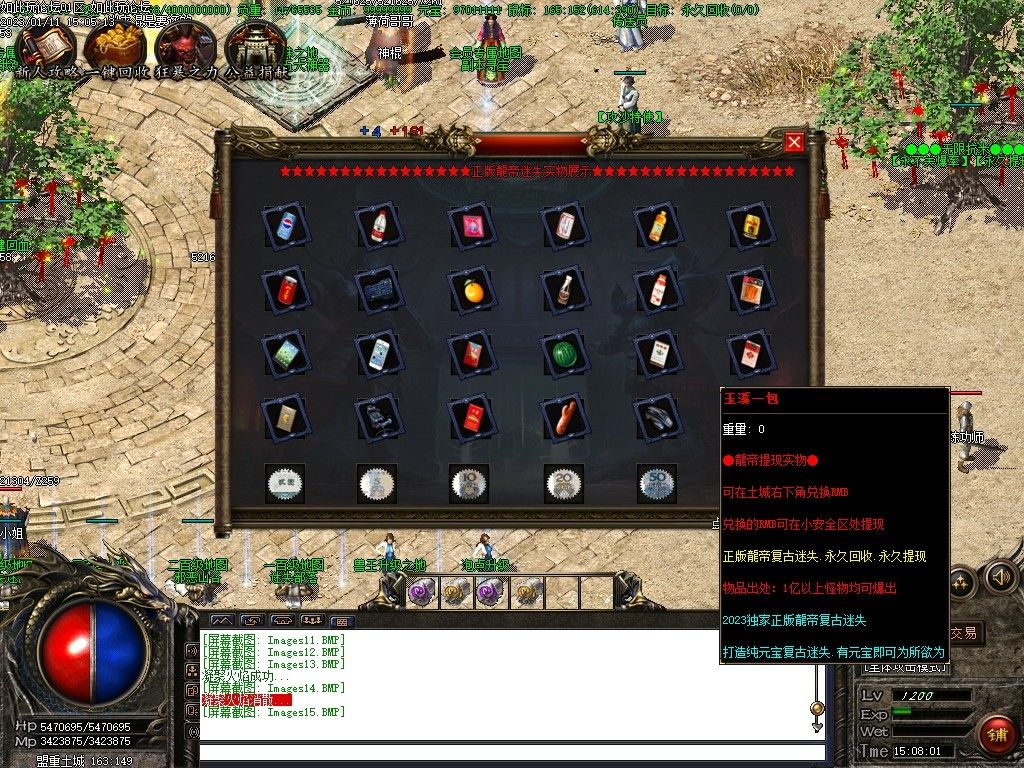This screenshot has width=1024, height=768.
Task: Open the 公益捐献 donation icon
Action: tap(255, 46)
